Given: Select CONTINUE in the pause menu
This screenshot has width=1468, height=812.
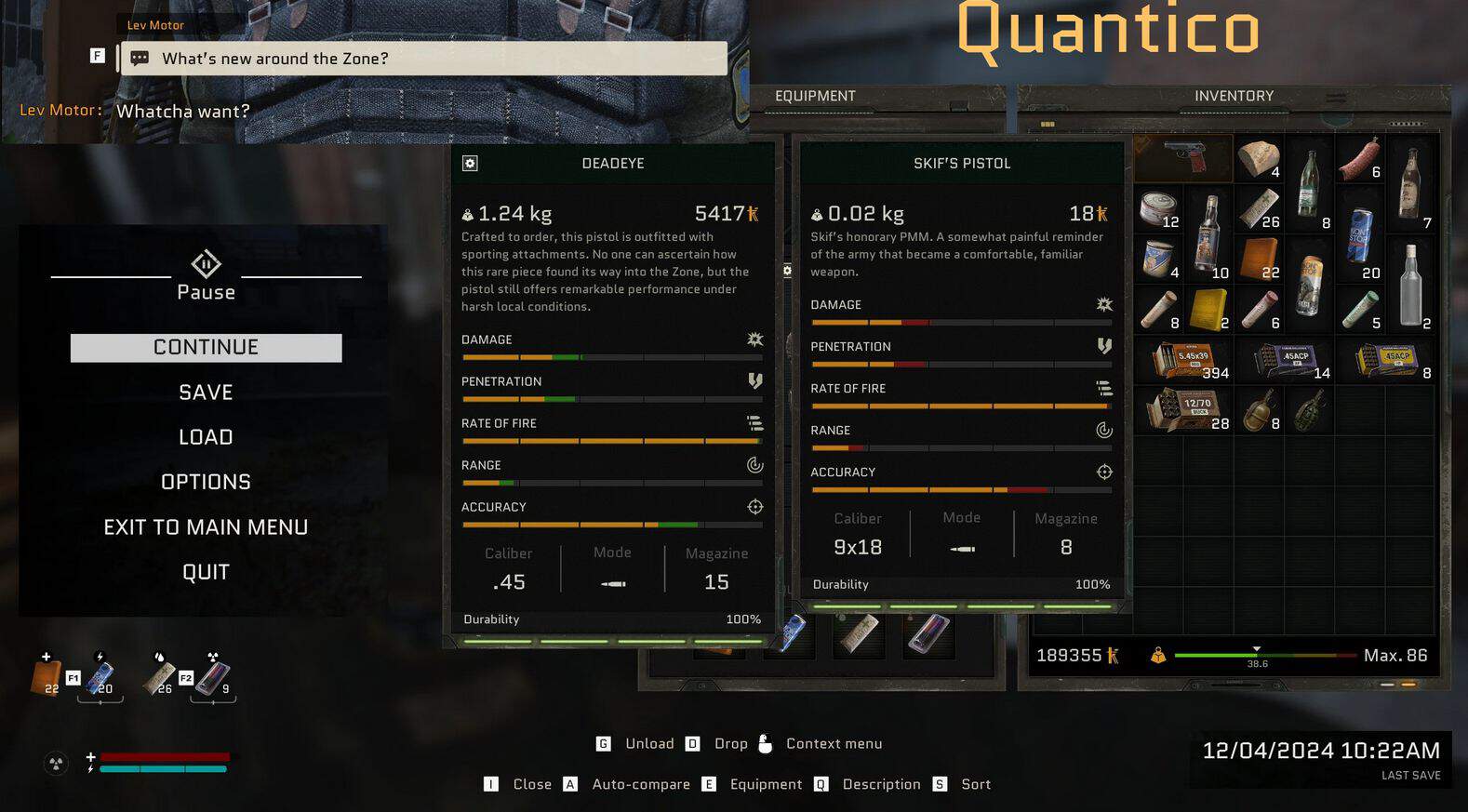Looking at the screenshot, I should pyautogui.click(x=206, y=348).
